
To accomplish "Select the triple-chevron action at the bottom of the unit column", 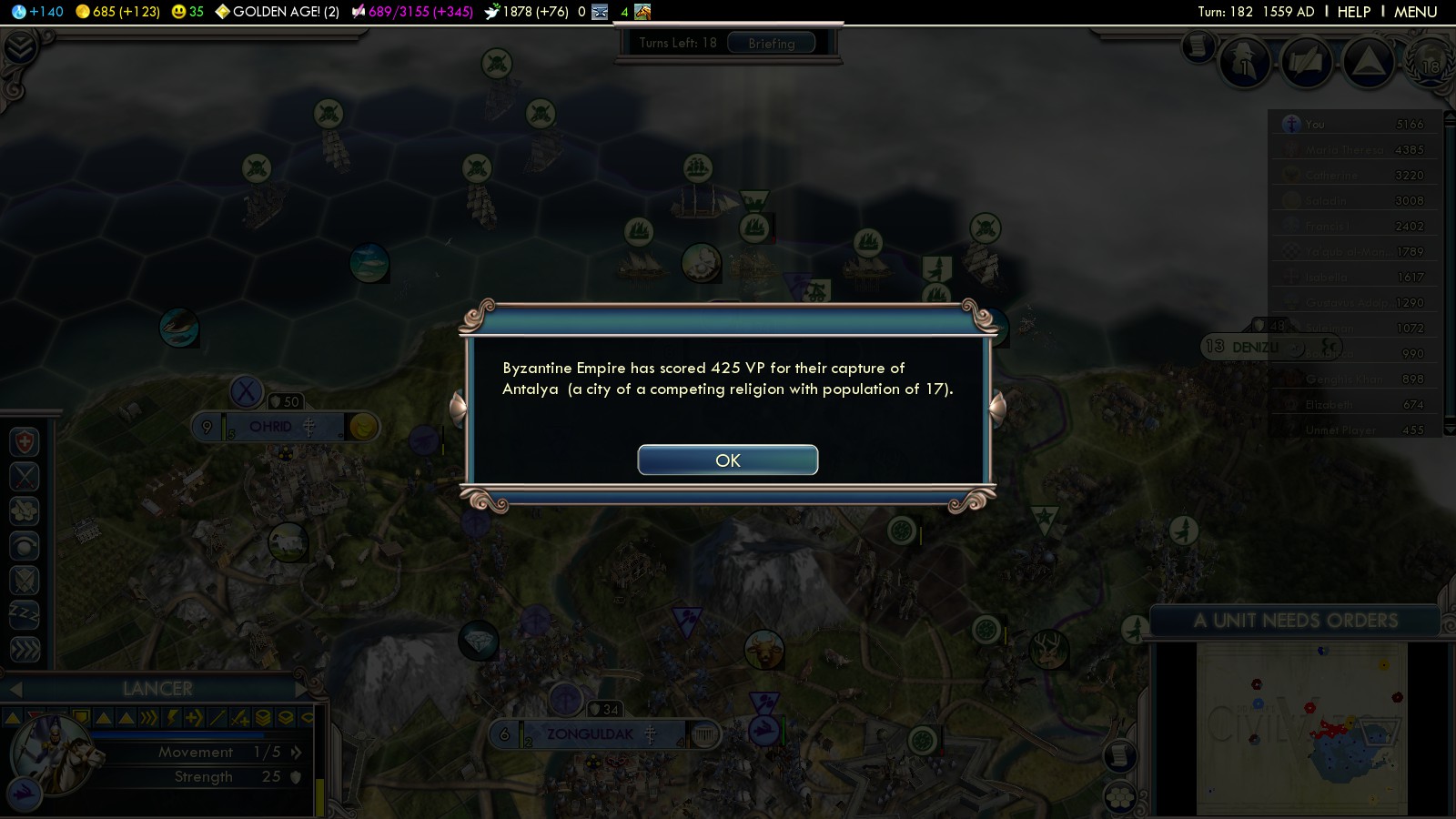I will (25, 649).
